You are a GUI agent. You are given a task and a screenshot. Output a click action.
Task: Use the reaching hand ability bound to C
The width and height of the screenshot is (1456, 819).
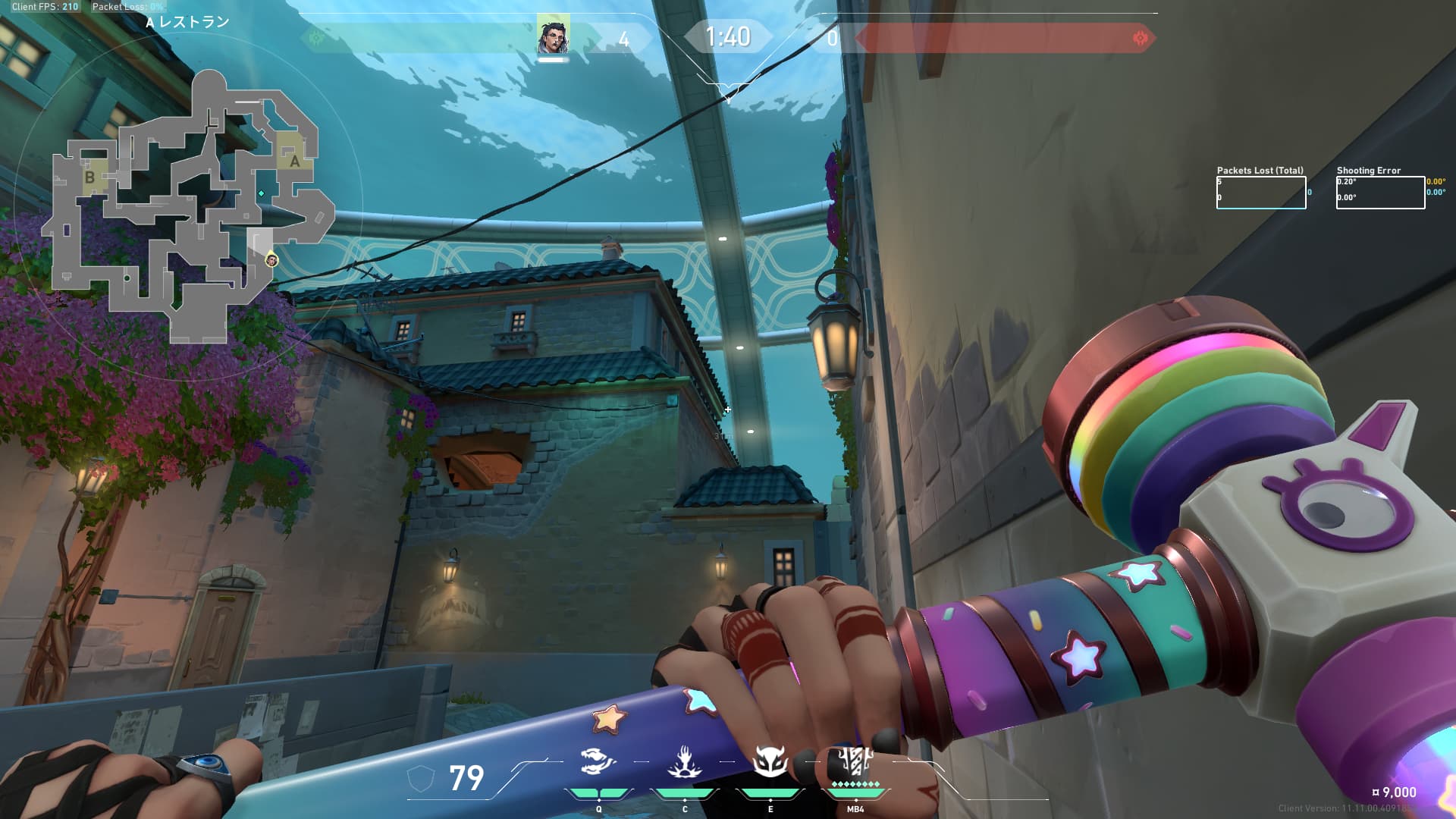point(684,762)
